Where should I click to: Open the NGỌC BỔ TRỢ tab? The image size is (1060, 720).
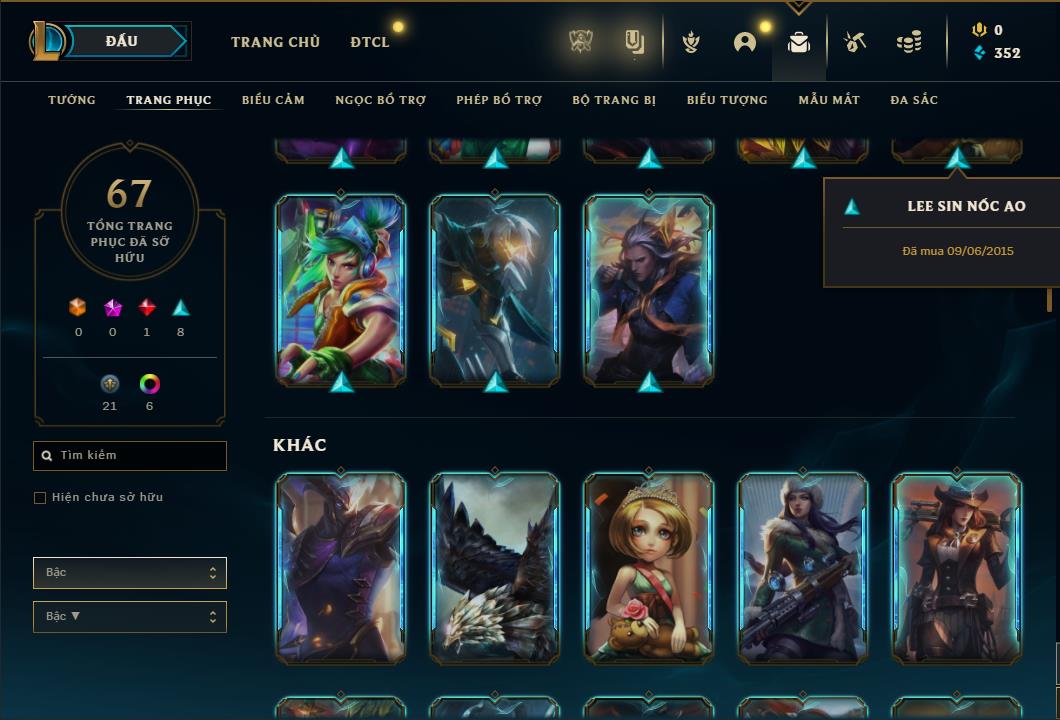coord(380,100)
